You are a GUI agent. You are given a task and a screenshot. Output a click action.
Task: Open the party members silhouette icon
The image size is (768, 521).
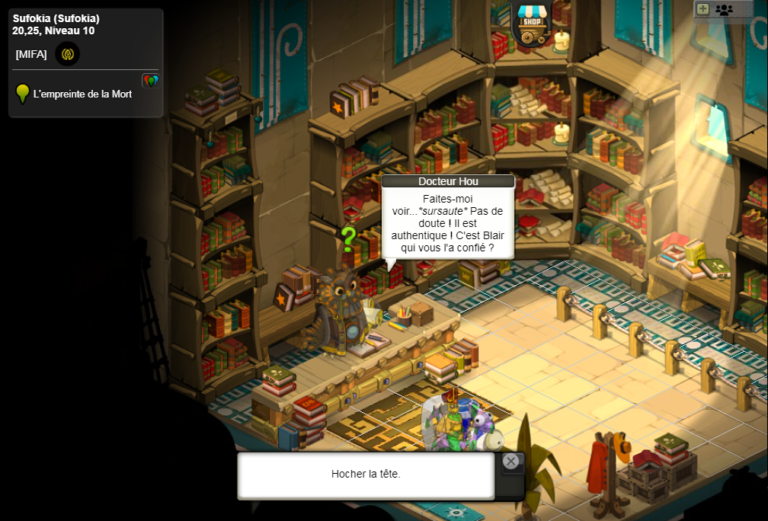coord(724,9)
